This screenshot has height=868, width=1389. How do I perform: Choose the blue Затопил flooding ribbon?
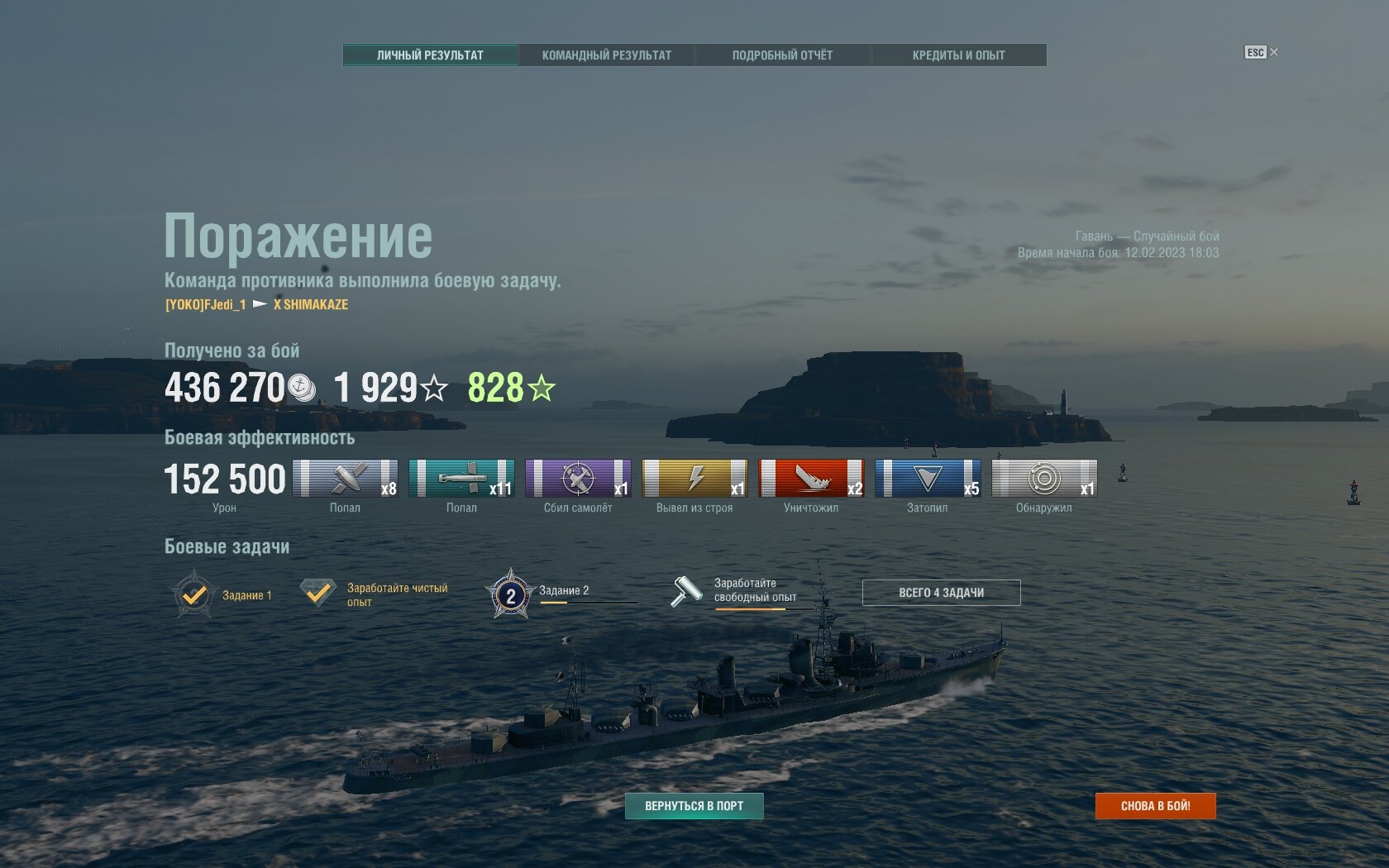(928, 479)
